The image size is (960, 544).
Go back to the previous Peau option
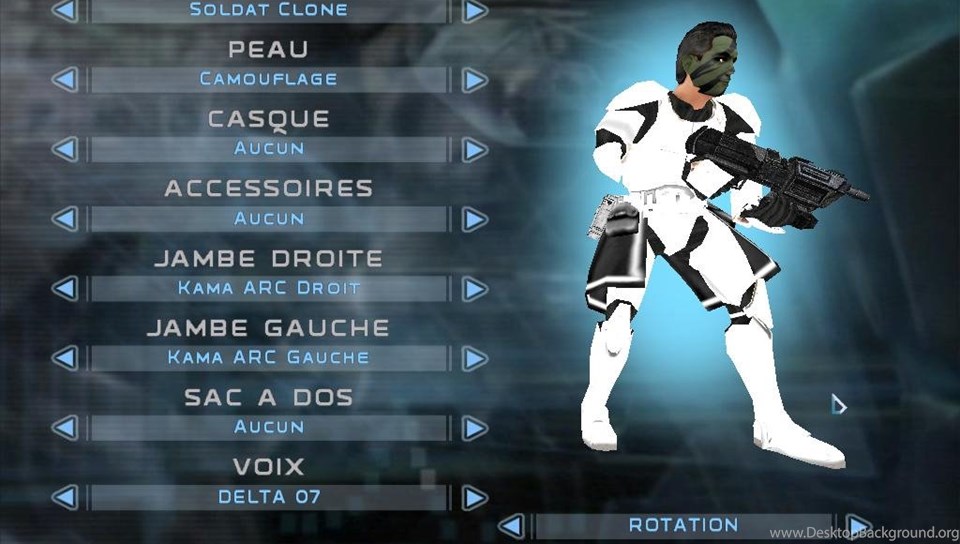pos(64,80)
